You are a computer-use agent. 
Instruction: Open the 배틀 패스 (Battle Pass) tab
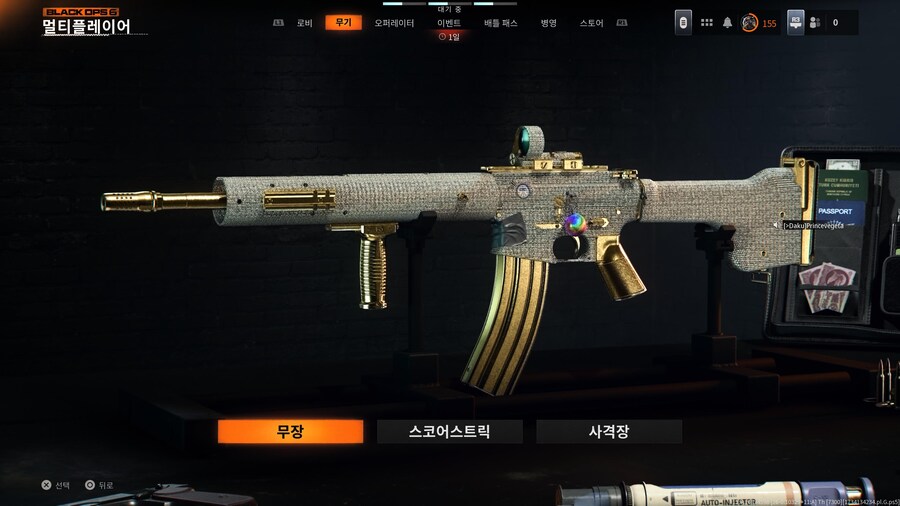(501, 23)
